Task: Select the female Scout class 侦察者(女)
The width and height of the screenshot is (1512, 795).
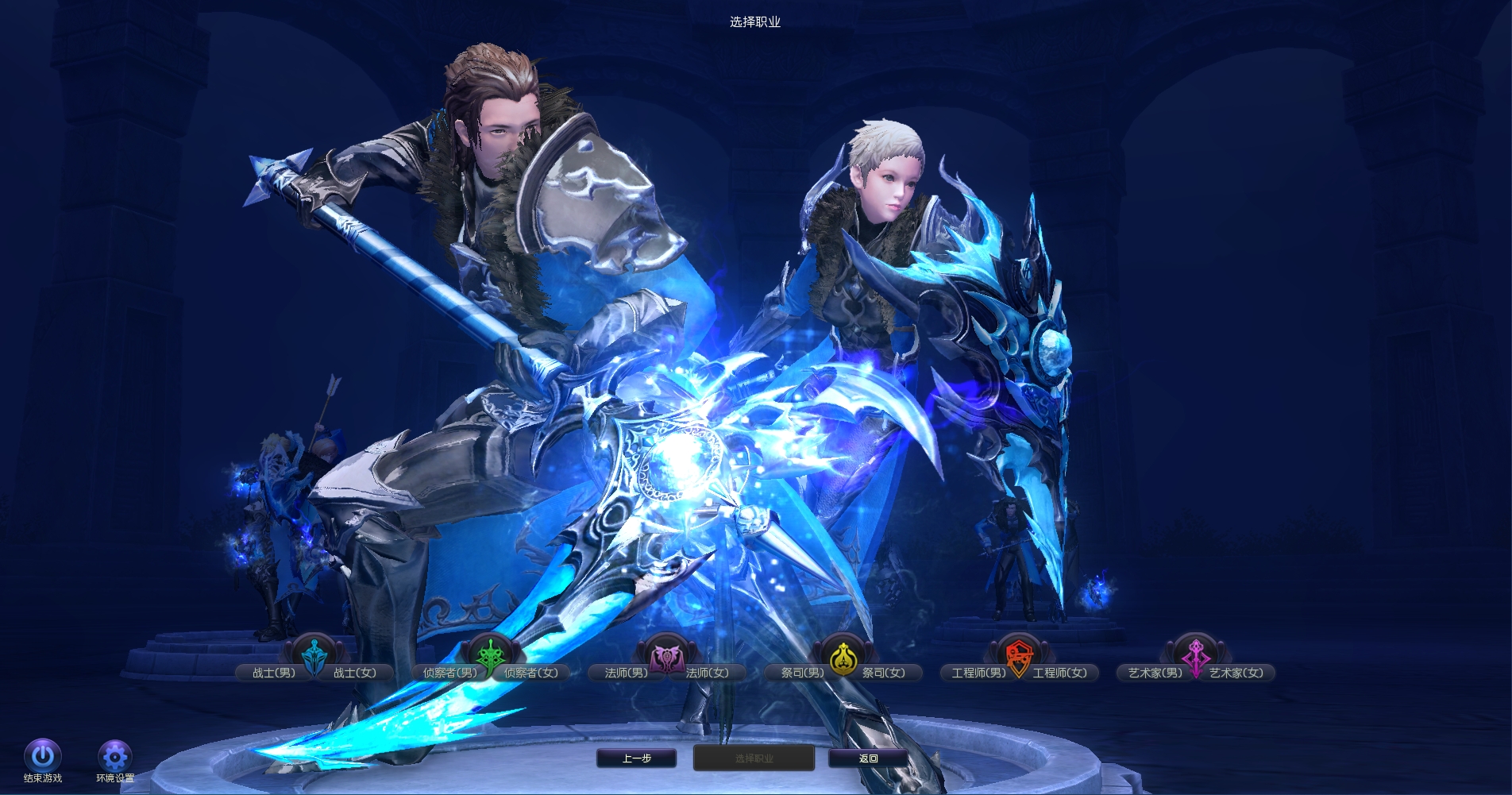Action: click(531, 673)
